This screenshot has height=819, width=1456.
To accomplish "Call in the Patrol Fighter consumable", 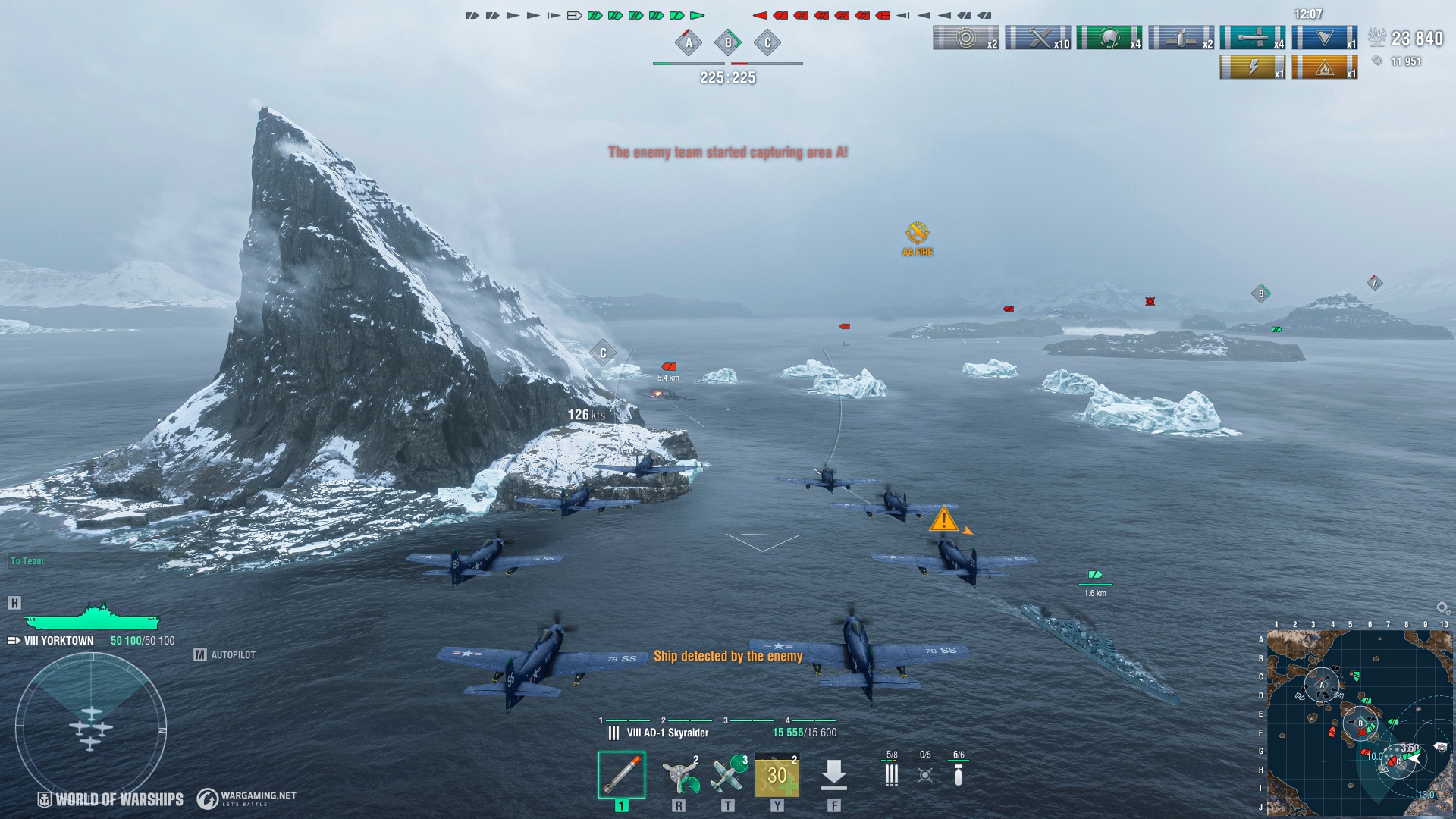I will (728, 775).
